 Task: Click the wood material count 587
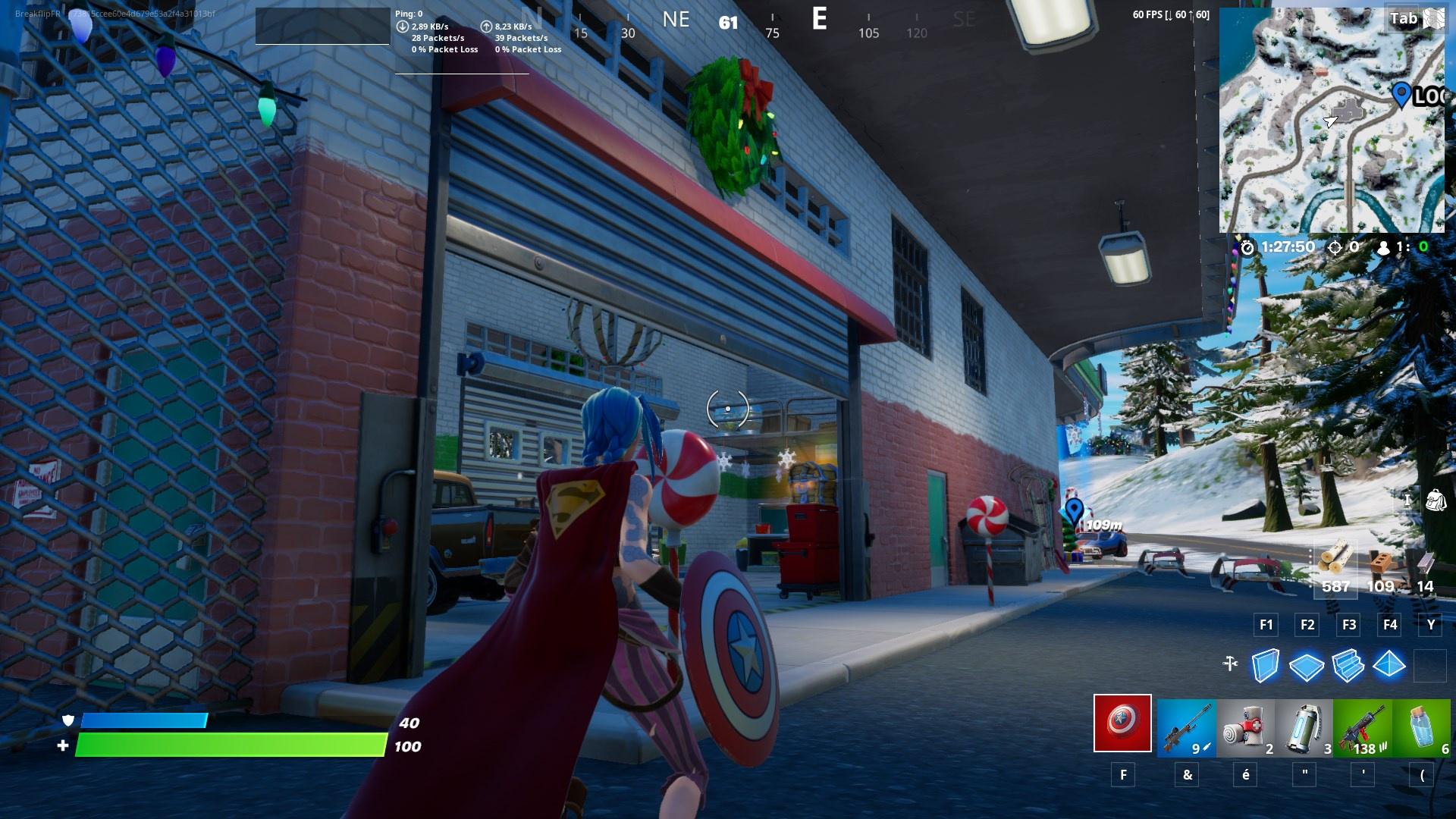[1336, 585]
